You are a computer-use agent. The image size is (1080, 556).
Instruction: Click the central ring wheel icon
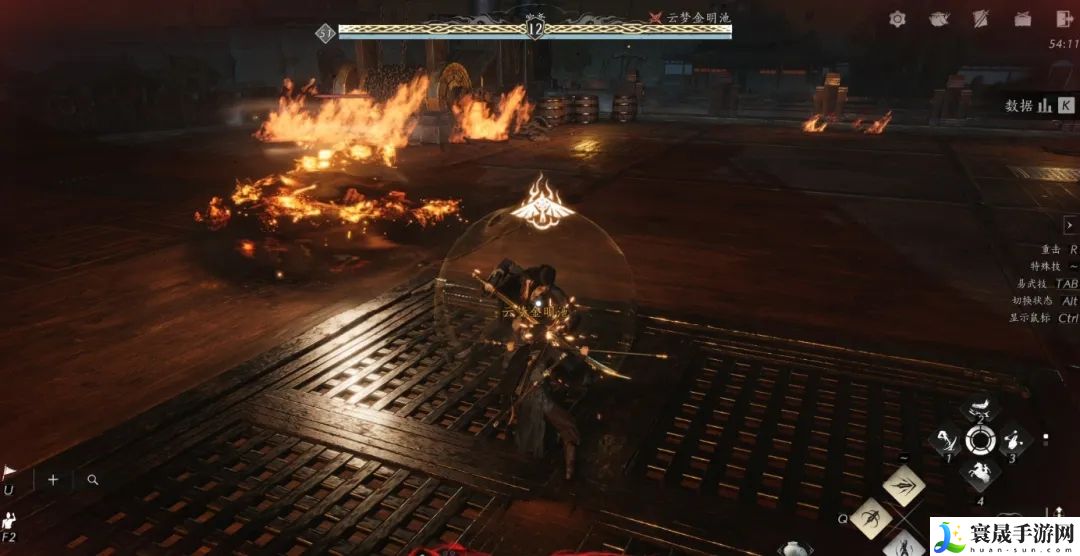click(979, 441)
